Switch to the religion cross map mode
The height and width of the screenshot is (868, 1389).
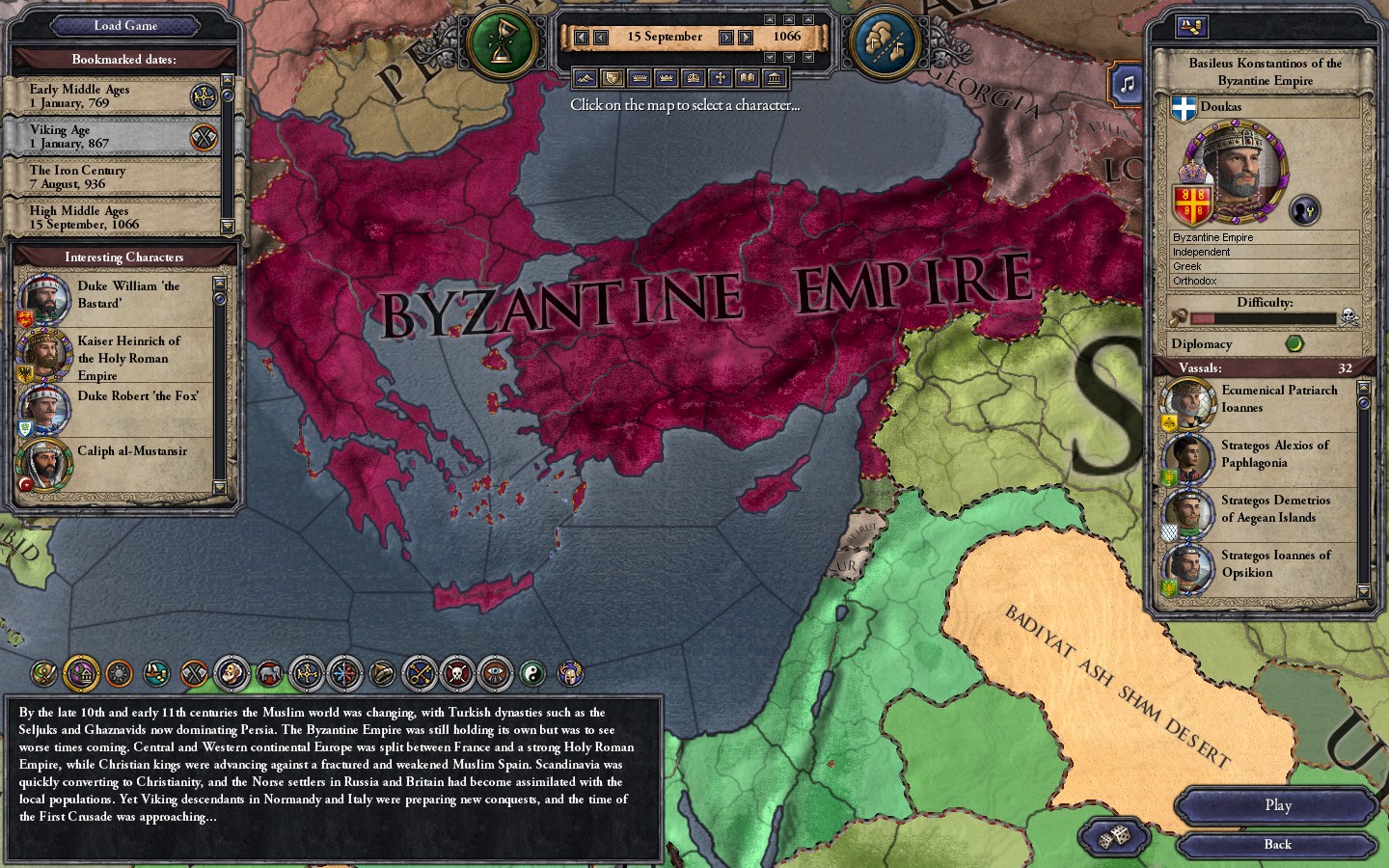tap(720, 78)
